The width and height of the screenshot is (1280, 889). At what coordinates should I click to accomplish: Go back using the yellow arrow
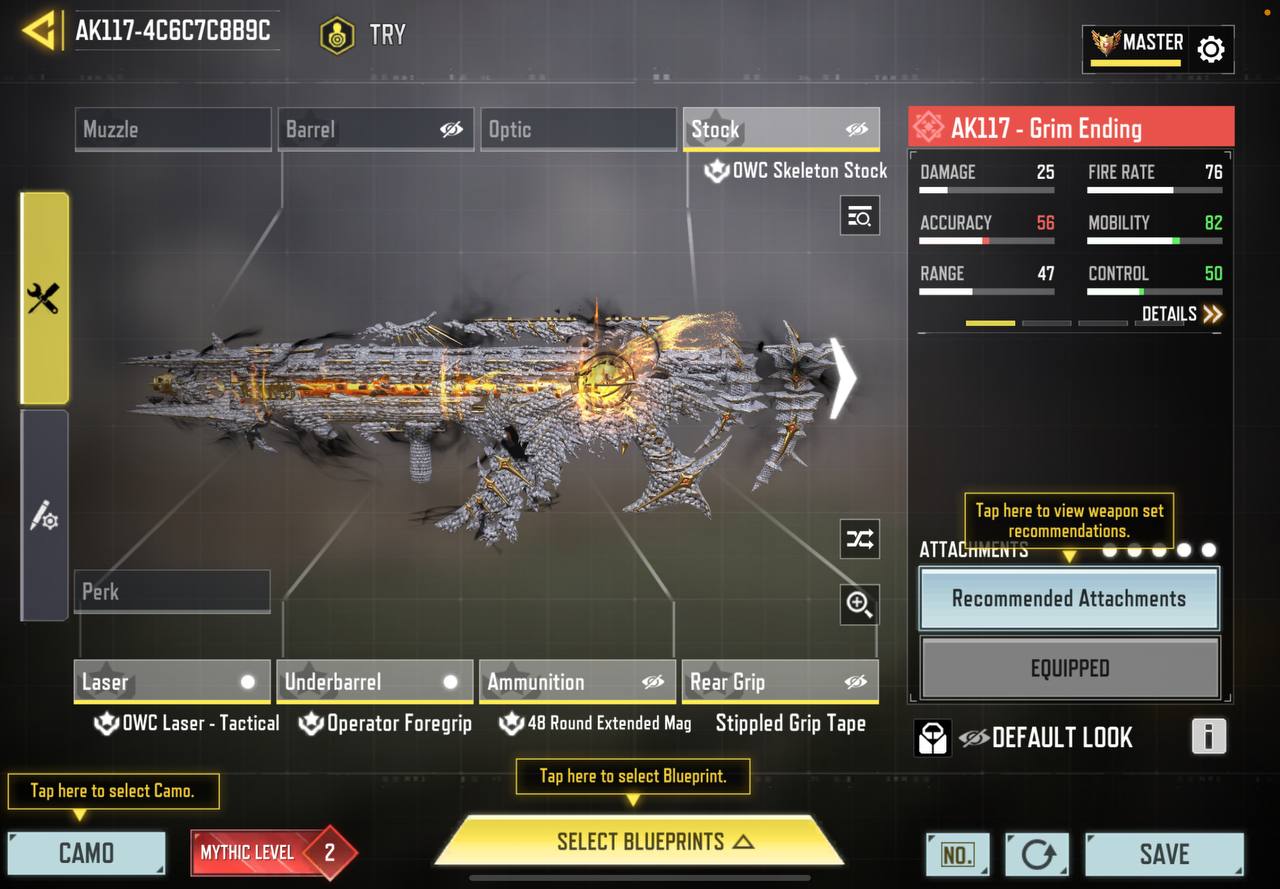(x=38, y=31)
